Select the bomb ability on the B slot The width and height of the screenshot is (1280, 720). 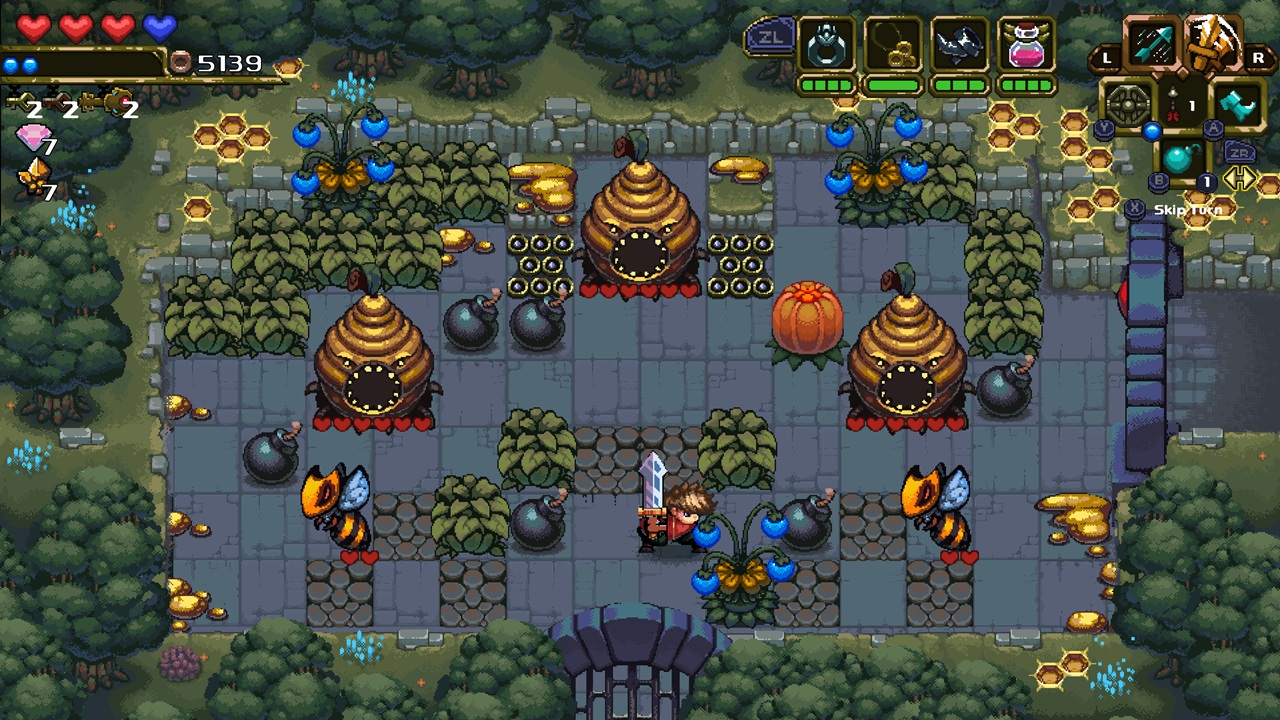pos(1179,156)
